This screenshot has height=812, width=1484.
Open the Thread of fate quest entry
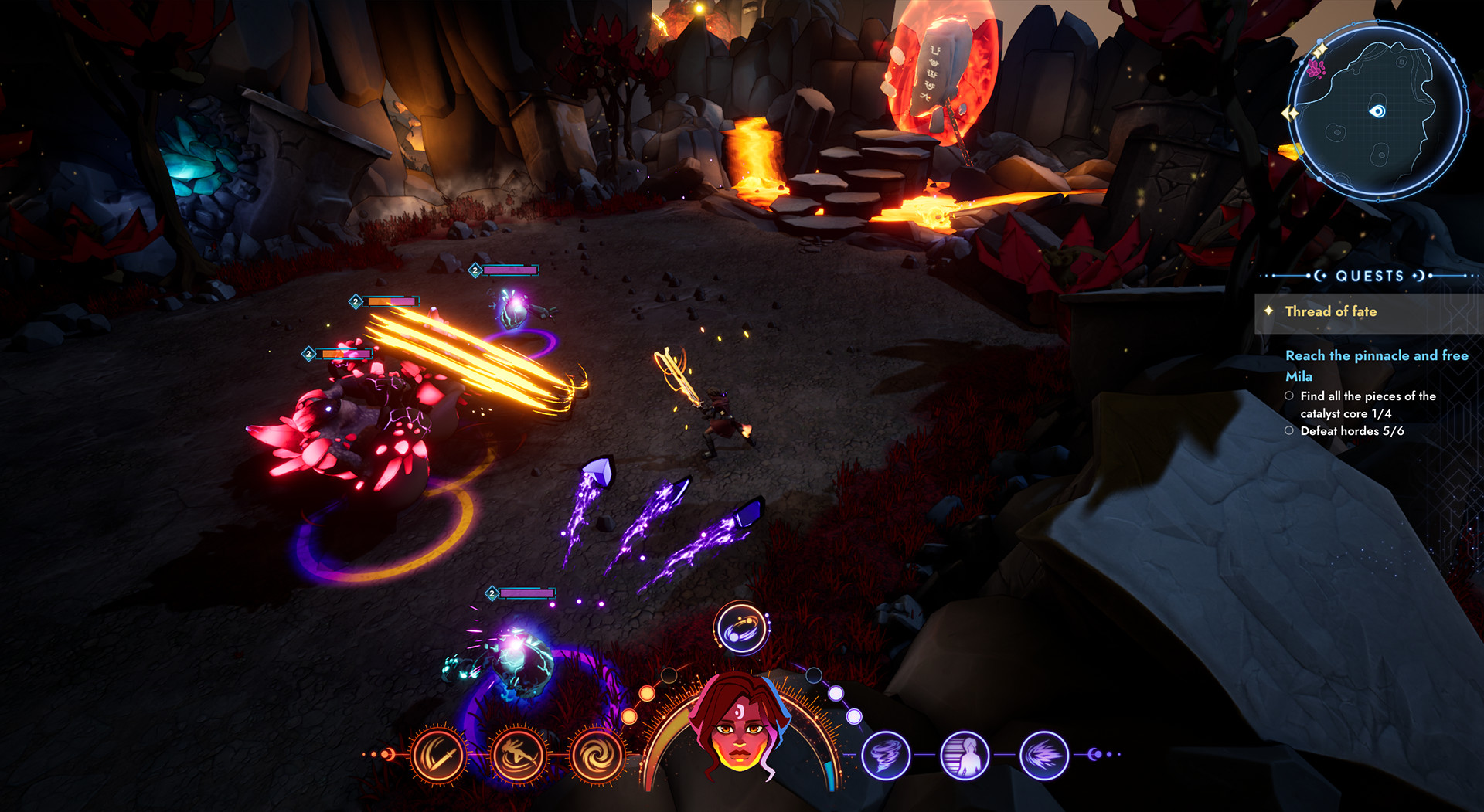[1330, 311]
